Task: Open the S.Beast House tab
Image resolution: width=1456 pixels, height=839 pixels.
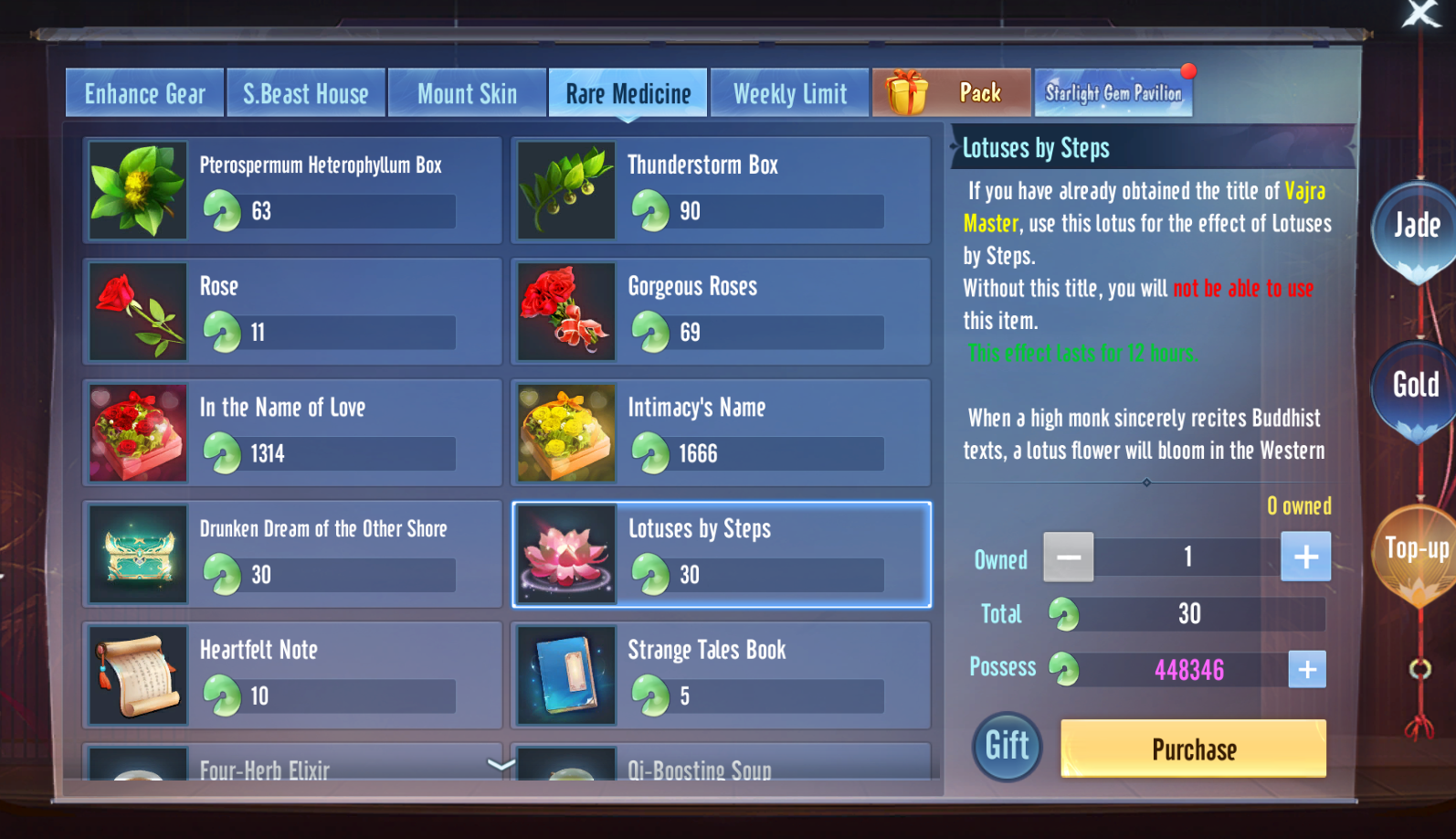Action: (x=305, y=93)
